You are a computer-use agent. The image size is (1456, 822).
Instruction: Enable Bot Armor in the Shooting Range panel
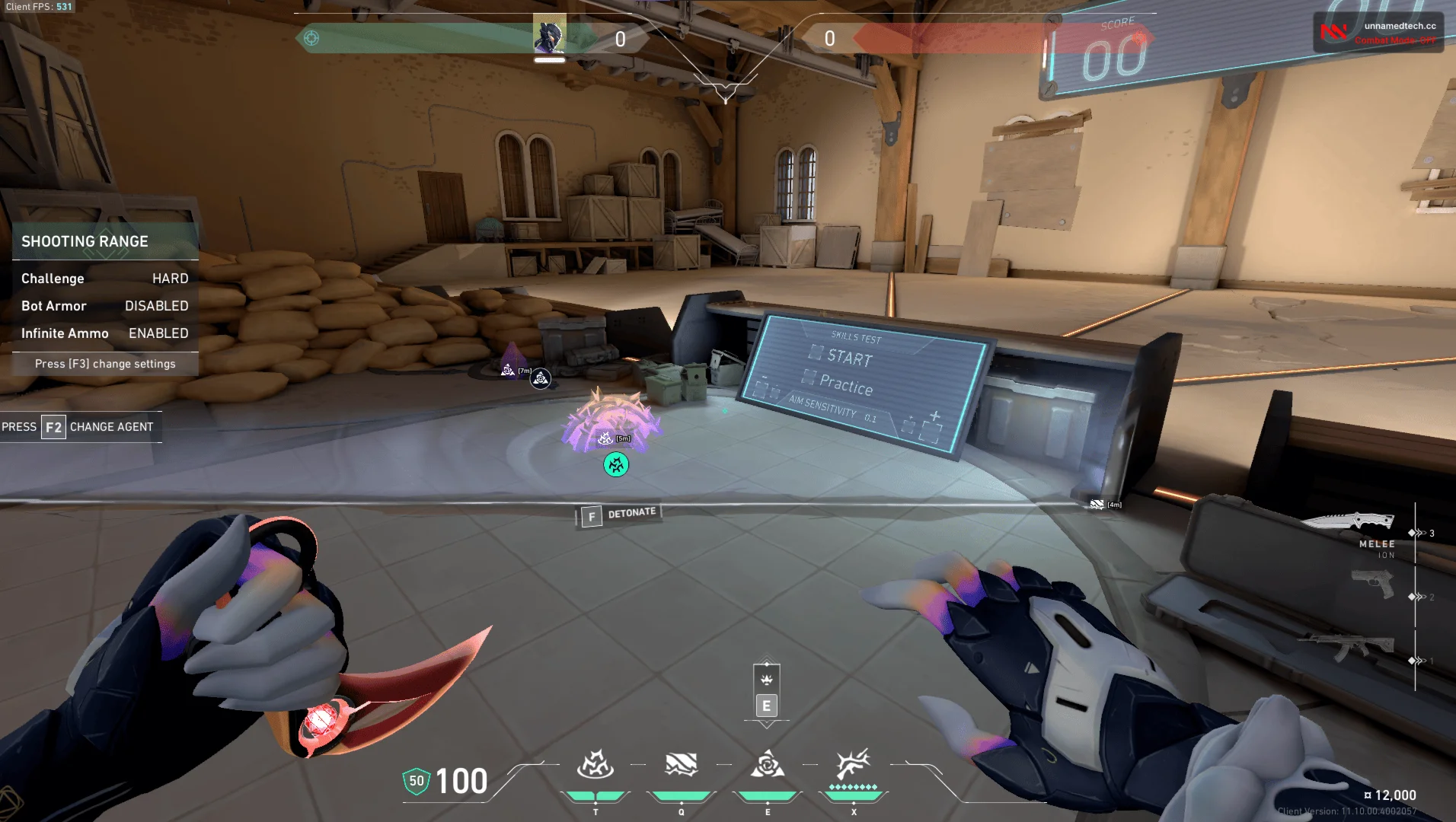click(157, 306)
